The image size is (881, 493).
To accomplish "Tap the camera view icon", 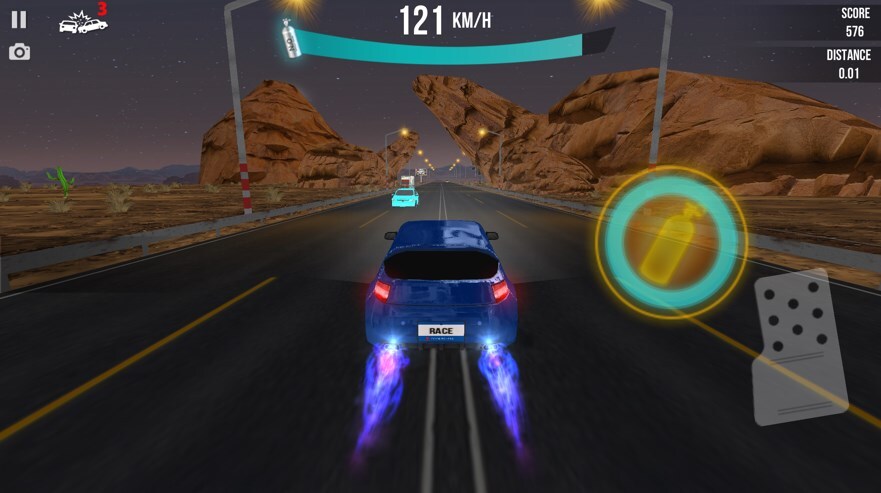I will click(19, 52).
